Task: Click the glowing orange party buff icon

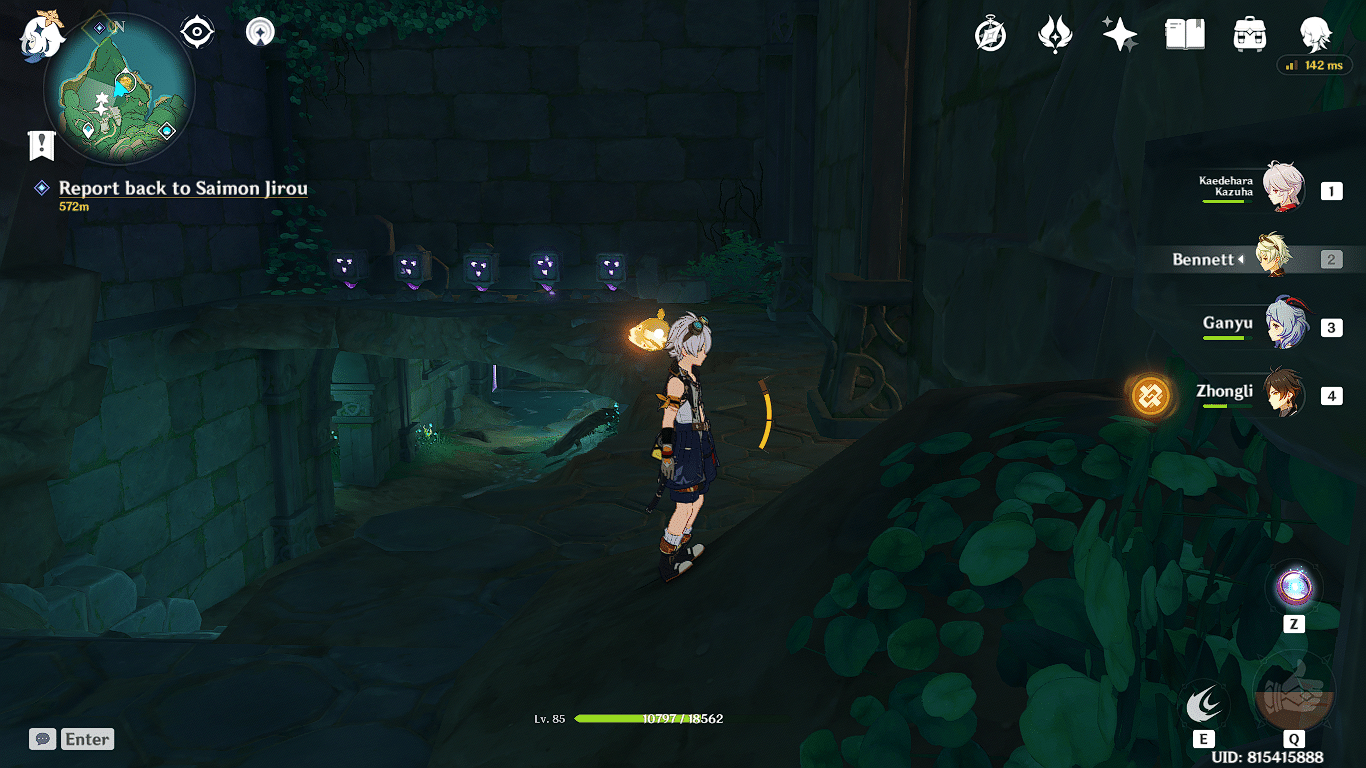Action: click(1151, 396)
